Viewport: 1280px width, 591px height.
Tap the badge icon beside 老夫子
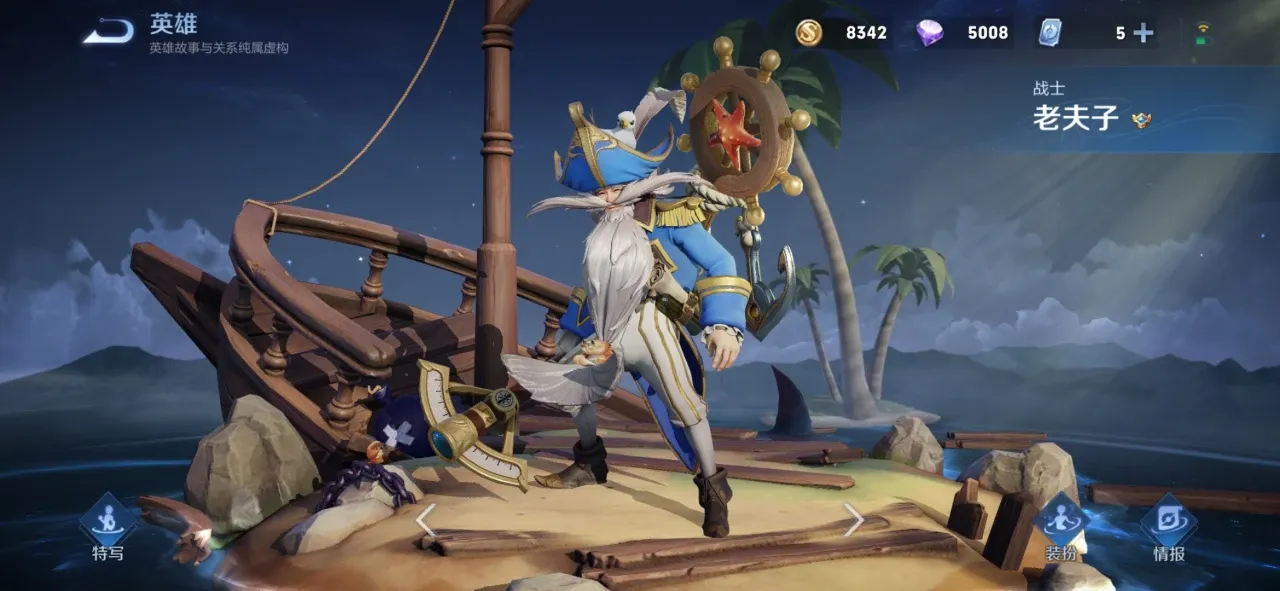click(1141, 121)
